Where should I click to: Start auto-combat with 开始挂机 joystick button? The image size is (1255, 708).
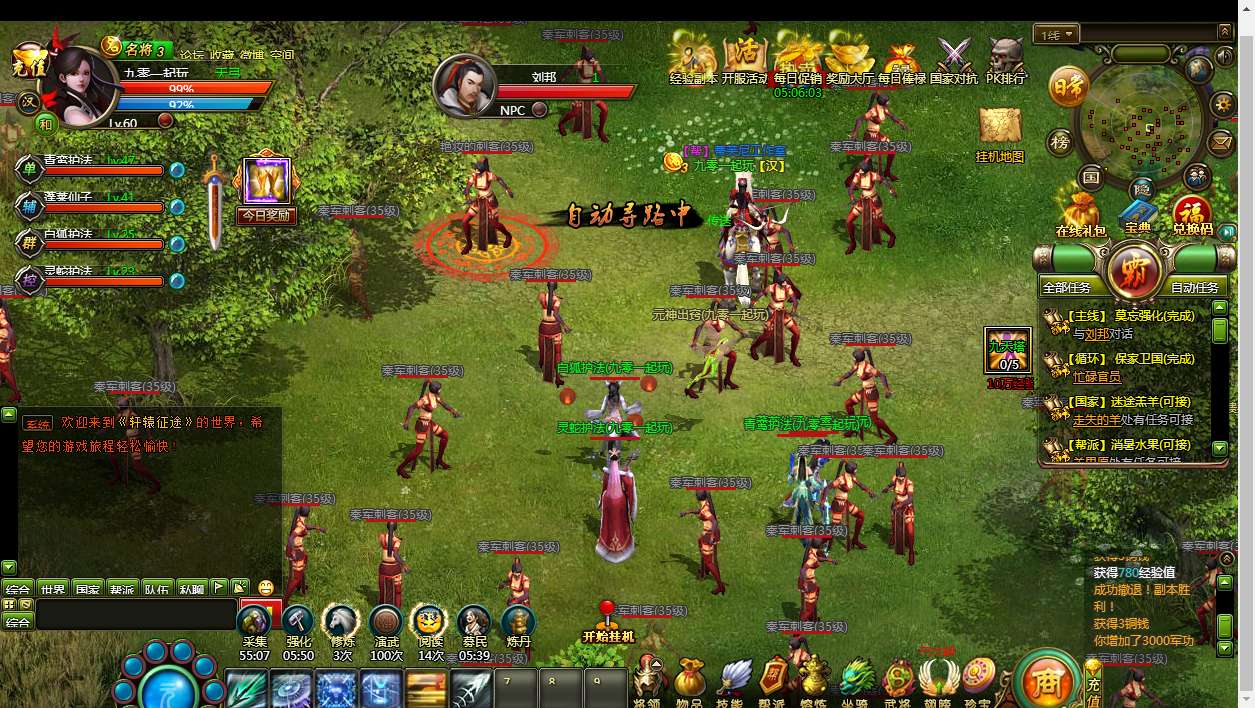point(607,622)
